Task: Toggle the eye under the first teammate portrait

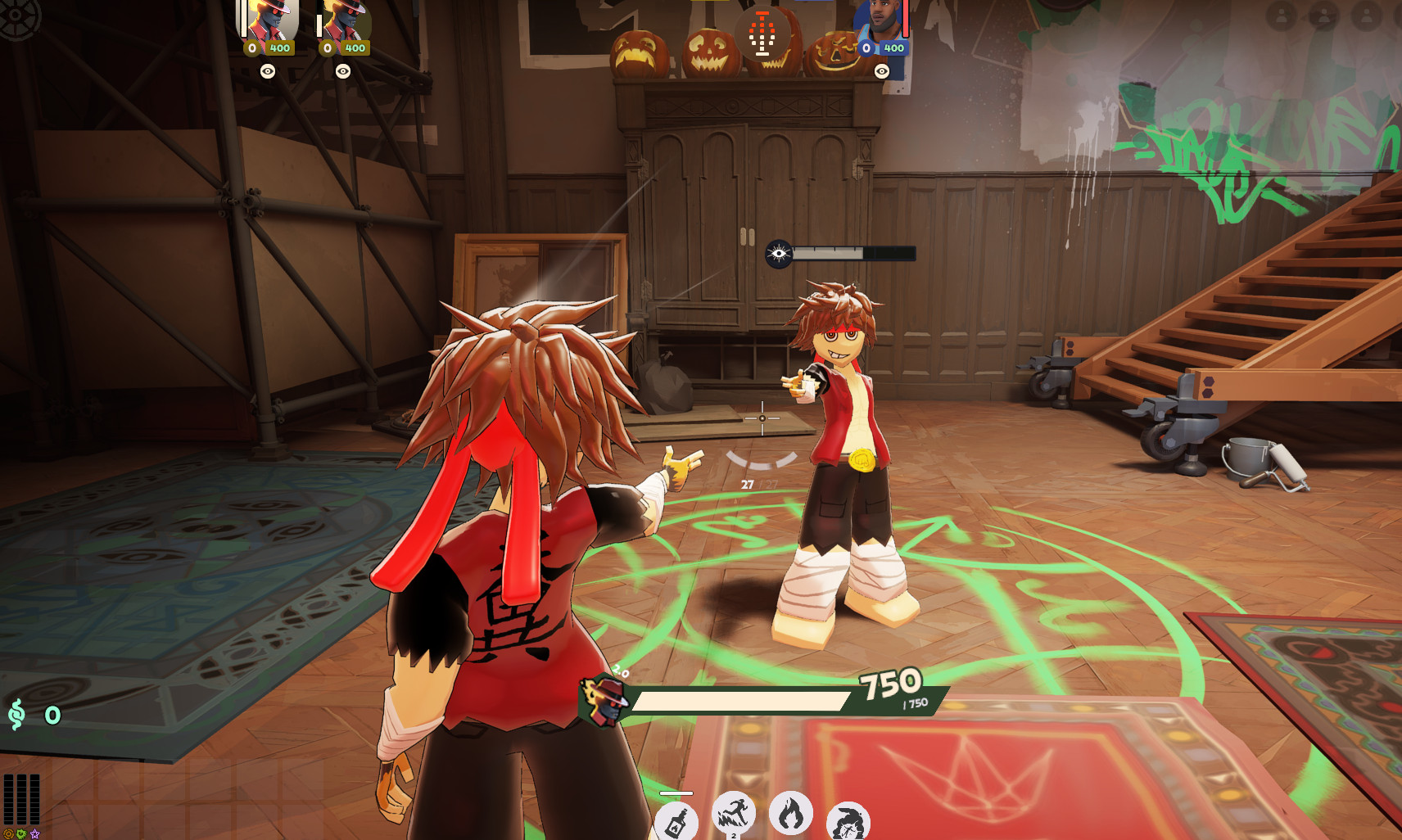Action: pyautogui.click(x=268, y=71)
